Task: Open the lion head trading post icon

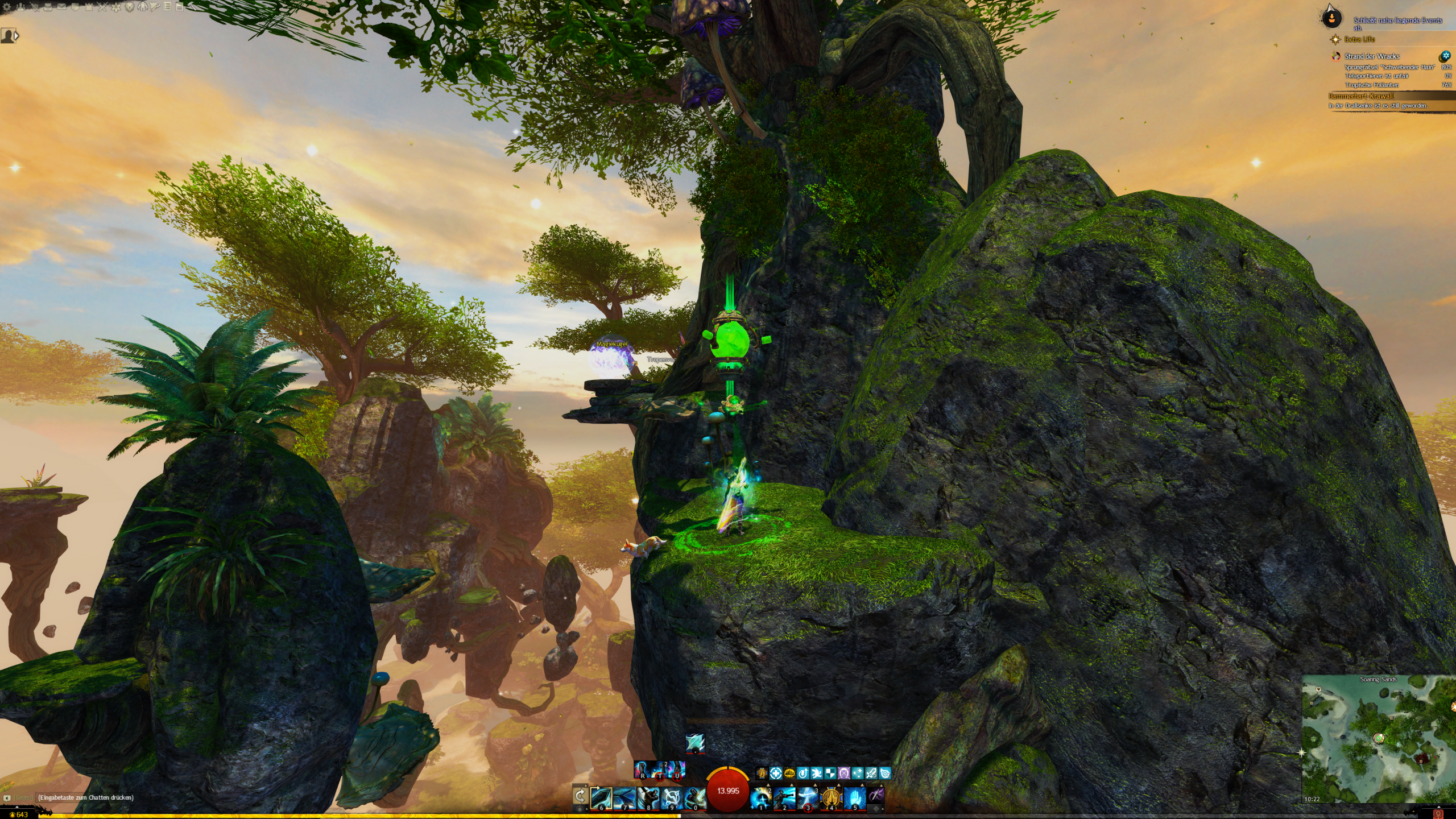Action: [129, 7]
